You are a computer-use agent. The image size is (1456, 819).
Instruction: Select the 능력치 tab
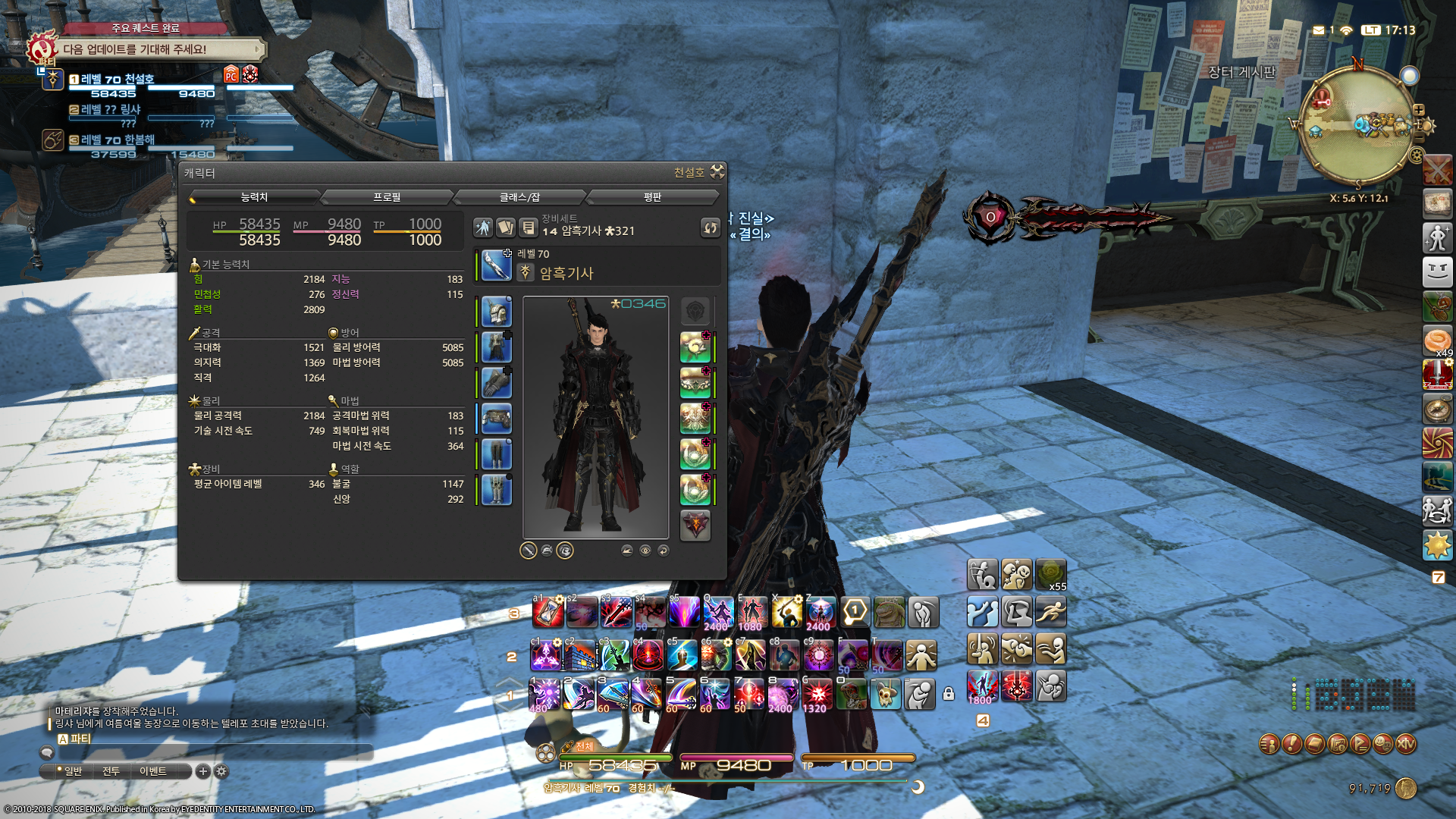[x=254, y=197]
